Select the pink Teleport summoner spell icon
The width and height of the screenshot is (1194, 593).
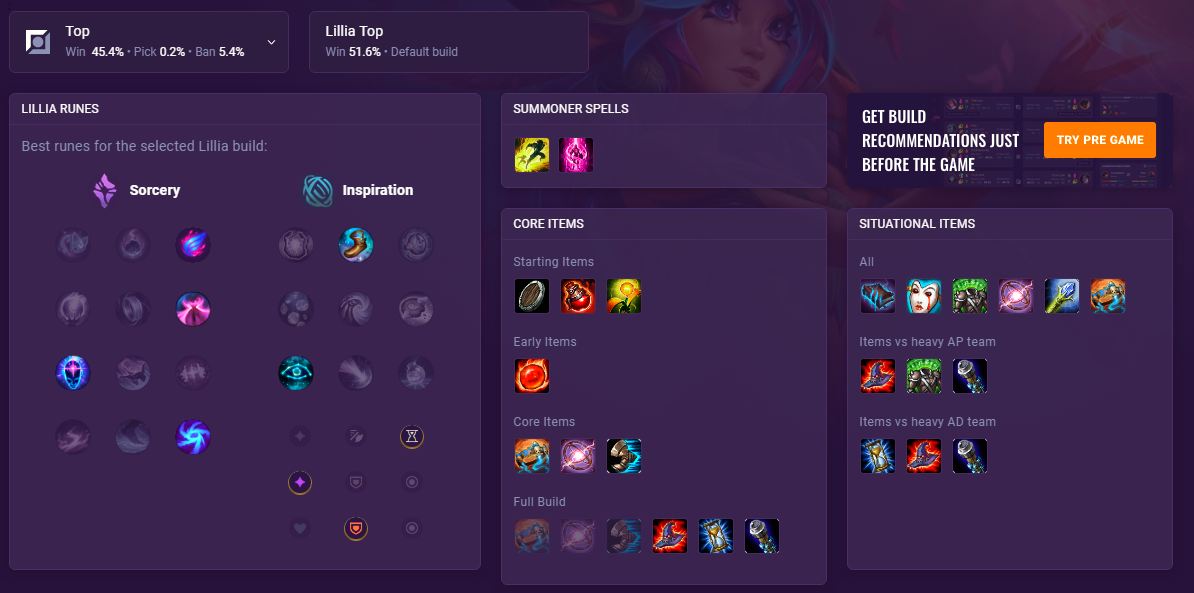click(576, 155)
